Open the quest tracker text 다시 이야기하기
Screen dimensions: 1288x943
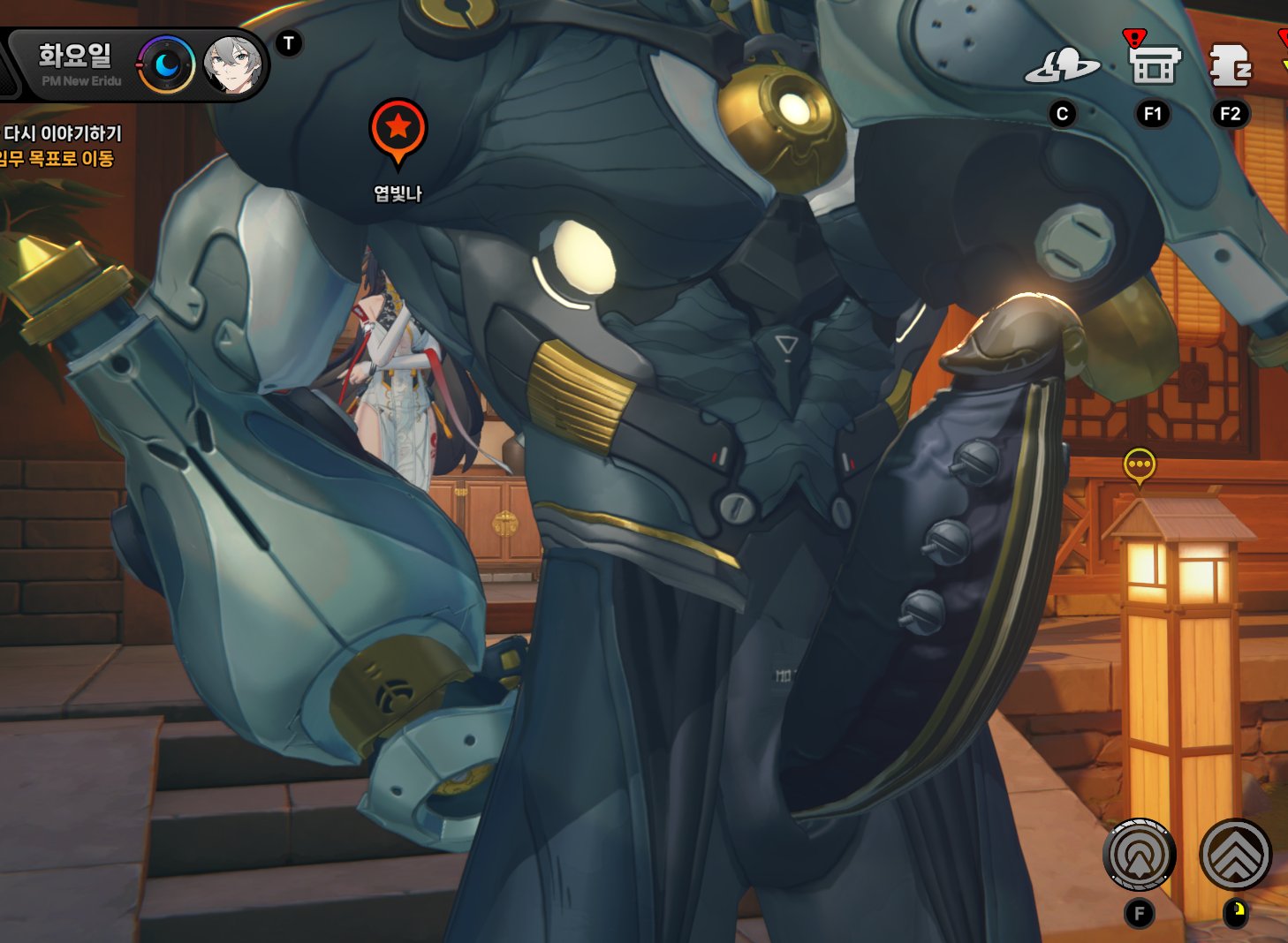(x=62, y=133)
